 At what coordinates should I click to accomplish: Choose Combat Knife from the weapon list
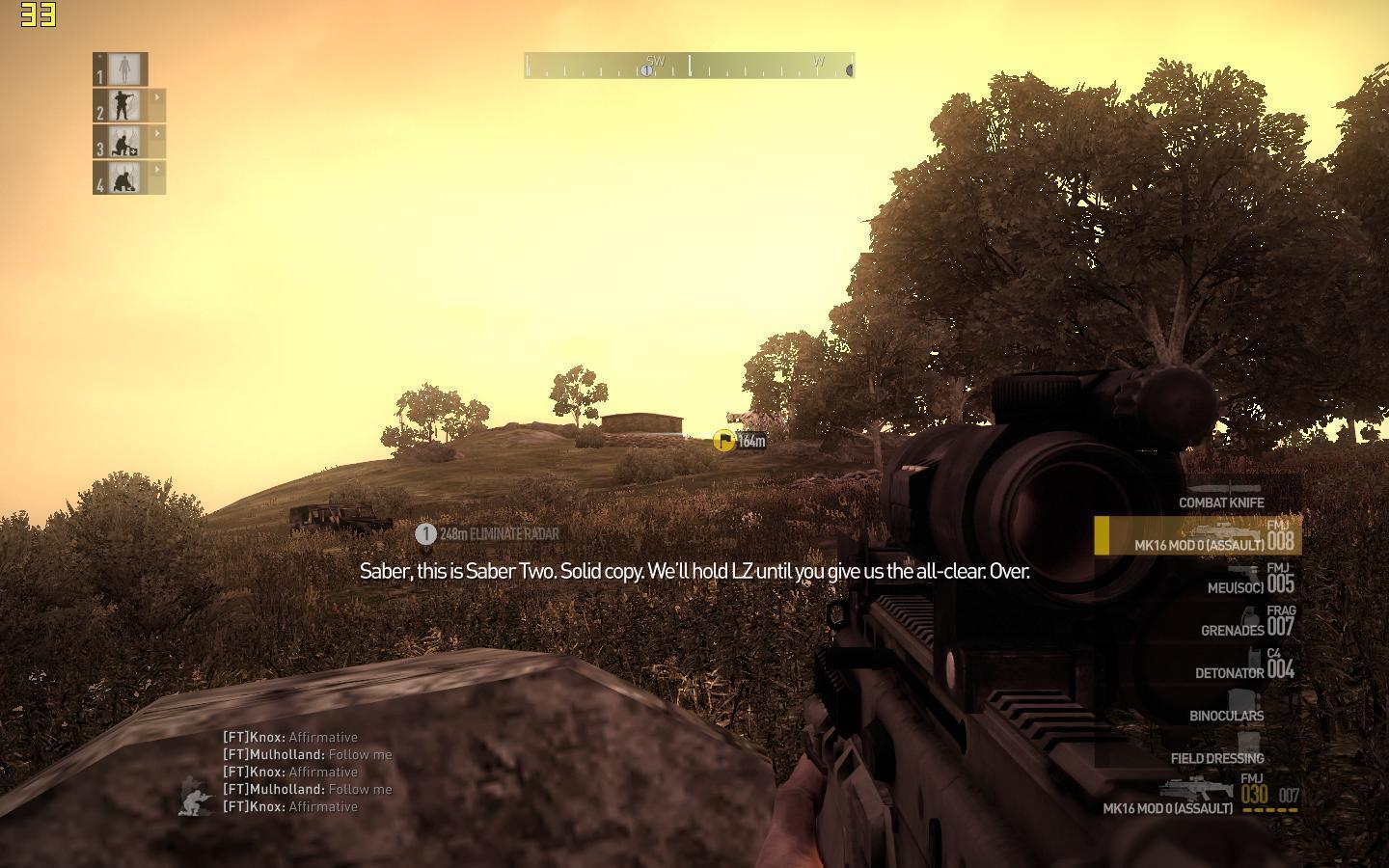pos(1220,502)
